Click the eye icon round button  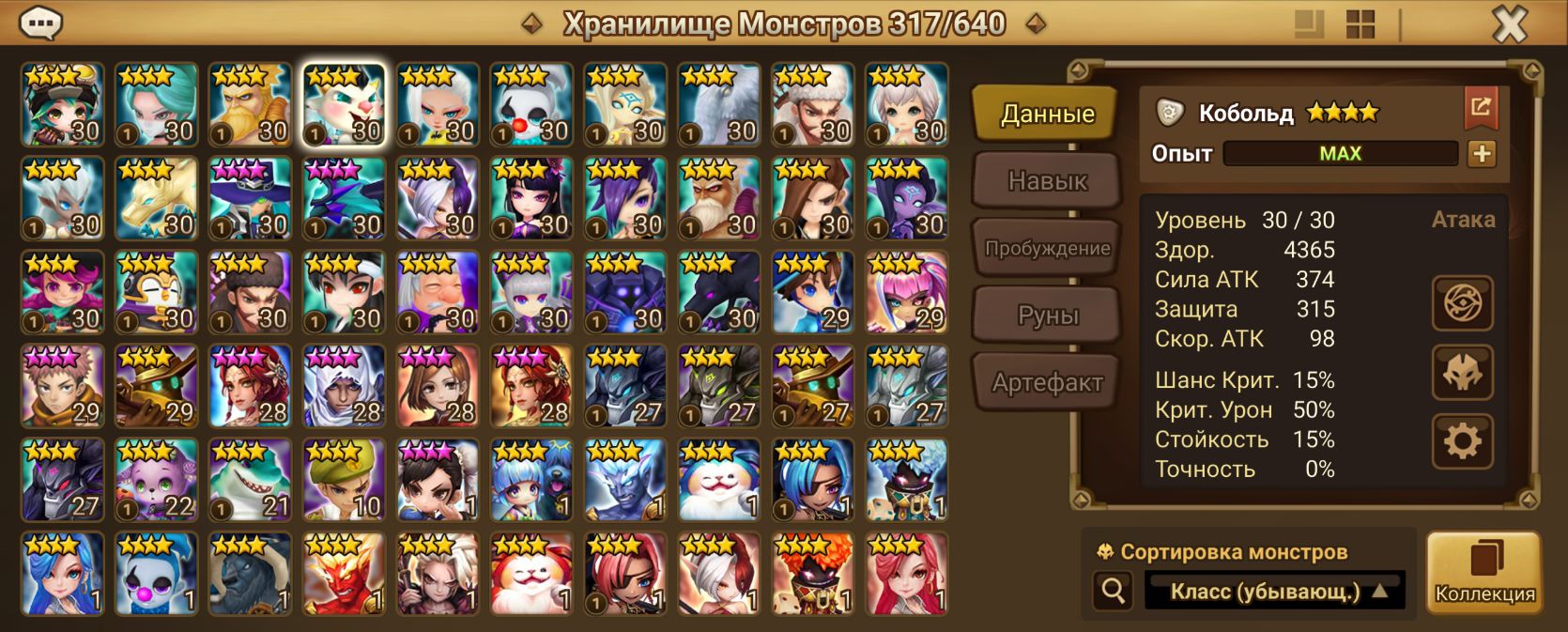coord(1462,303)
